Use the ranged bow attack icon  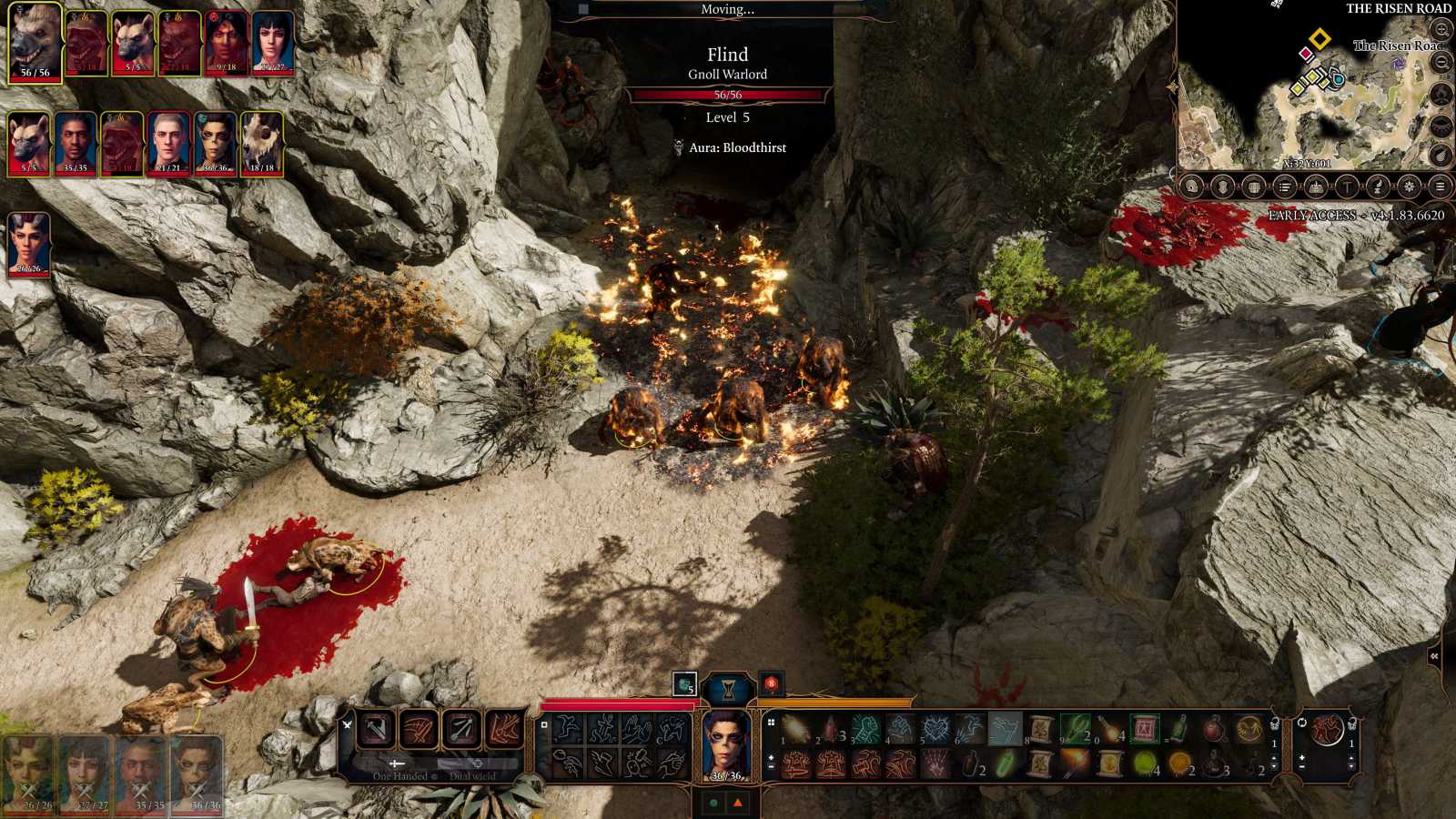[461, 729]
